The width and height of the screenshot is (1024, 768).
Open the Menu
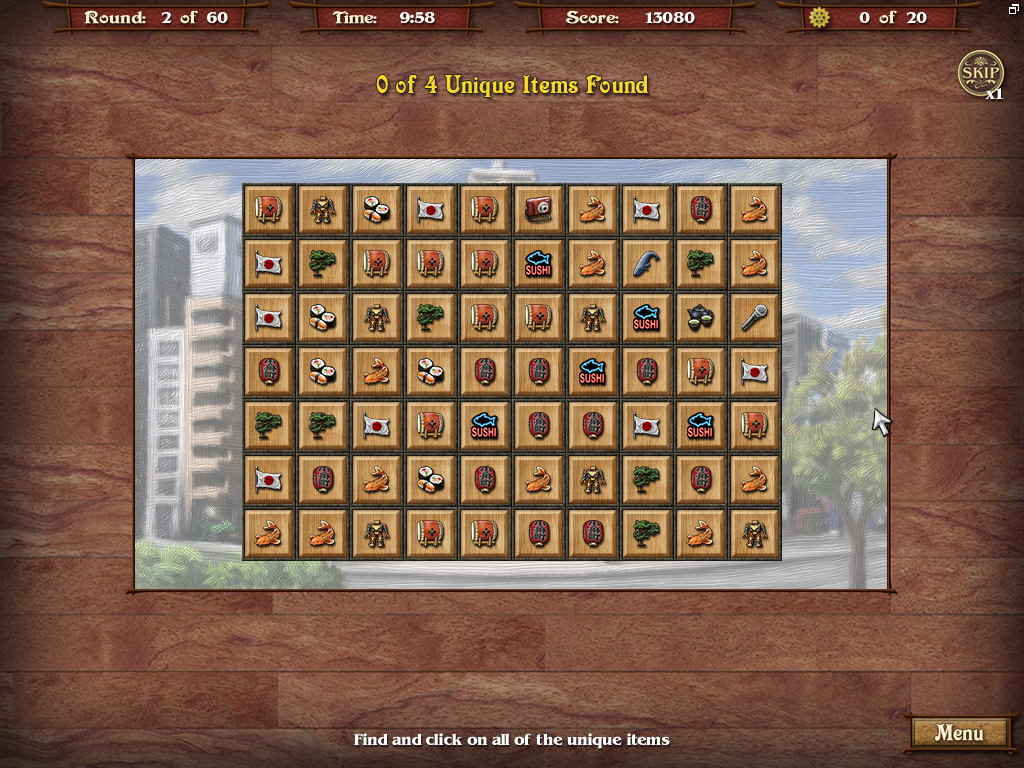click(958, 733)
